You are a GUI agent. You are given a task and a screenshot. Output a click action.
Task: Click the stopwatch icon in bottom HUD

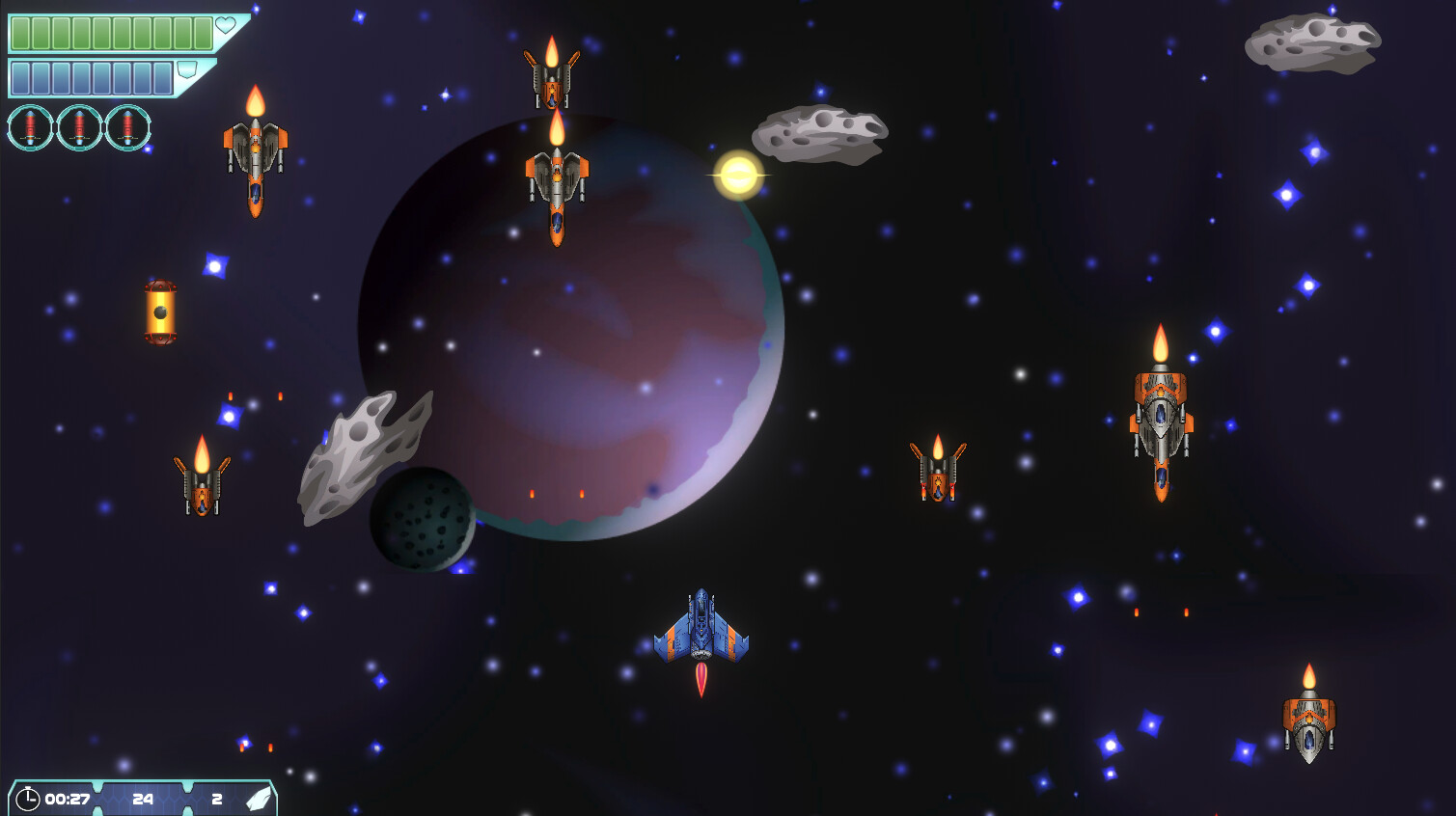click(29, 798)
